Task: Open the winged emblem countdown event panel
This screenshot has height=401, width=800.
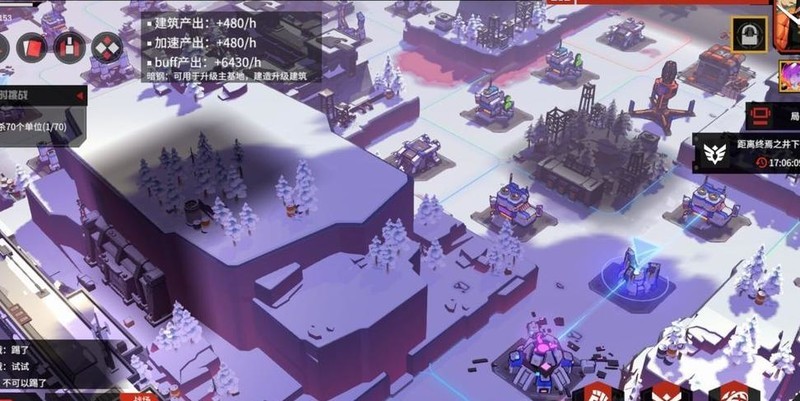Action: point(750,153)
